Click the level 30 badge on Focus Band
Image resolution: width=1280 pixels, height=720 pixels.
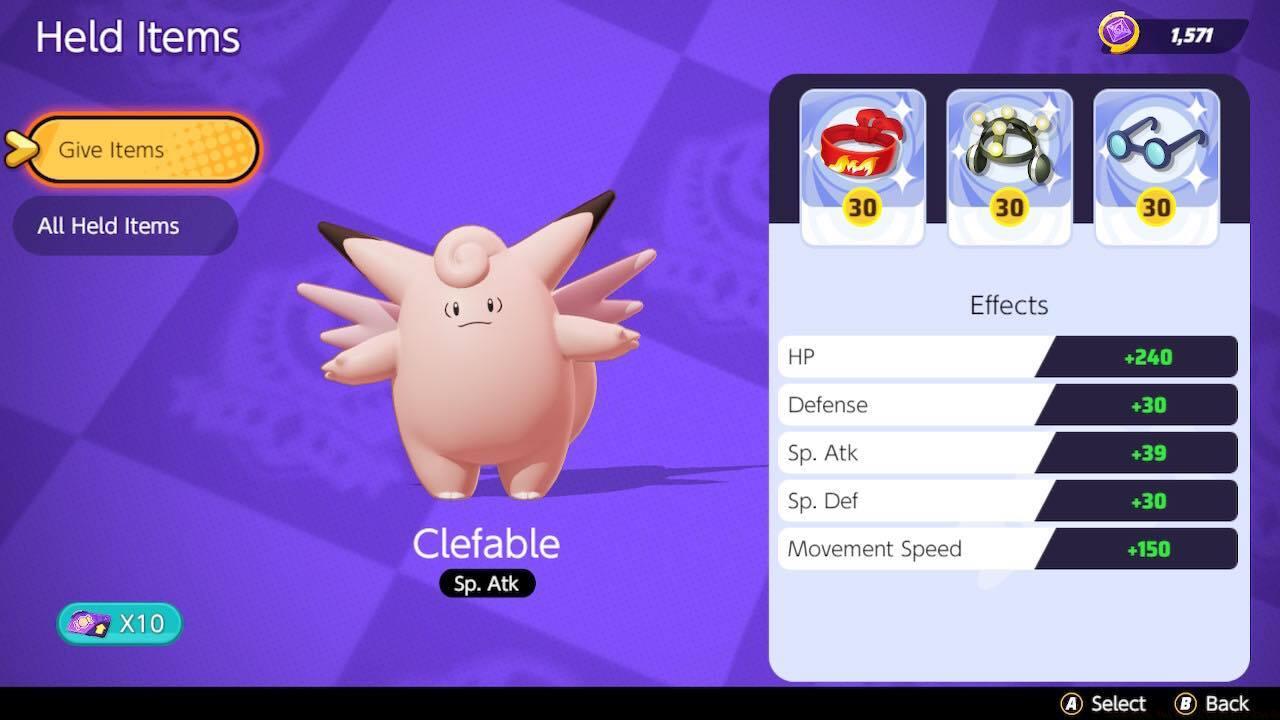pos(861,209)
